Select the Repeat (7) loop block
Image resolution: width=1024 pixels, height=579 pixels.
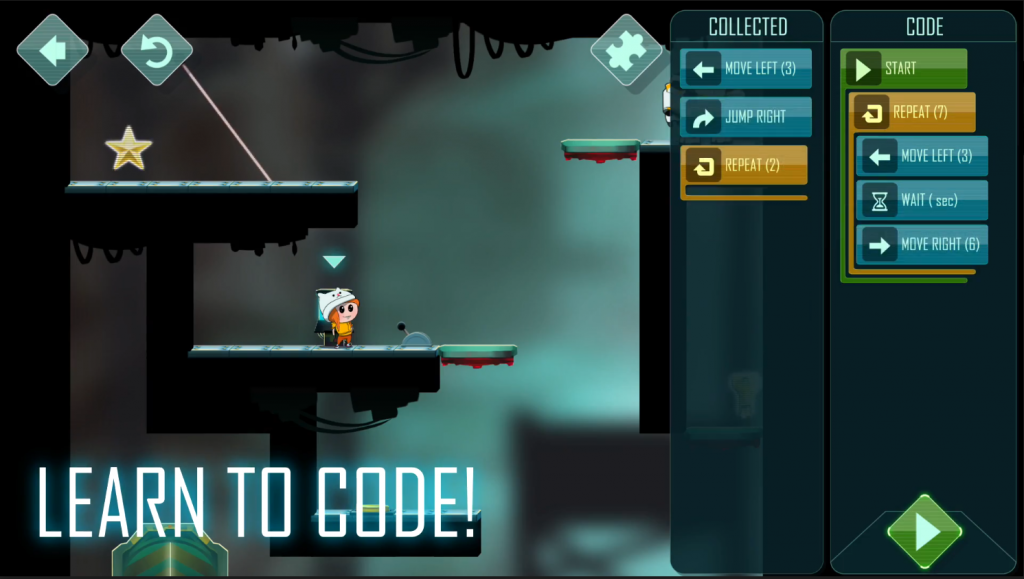[x=914, y=113]
